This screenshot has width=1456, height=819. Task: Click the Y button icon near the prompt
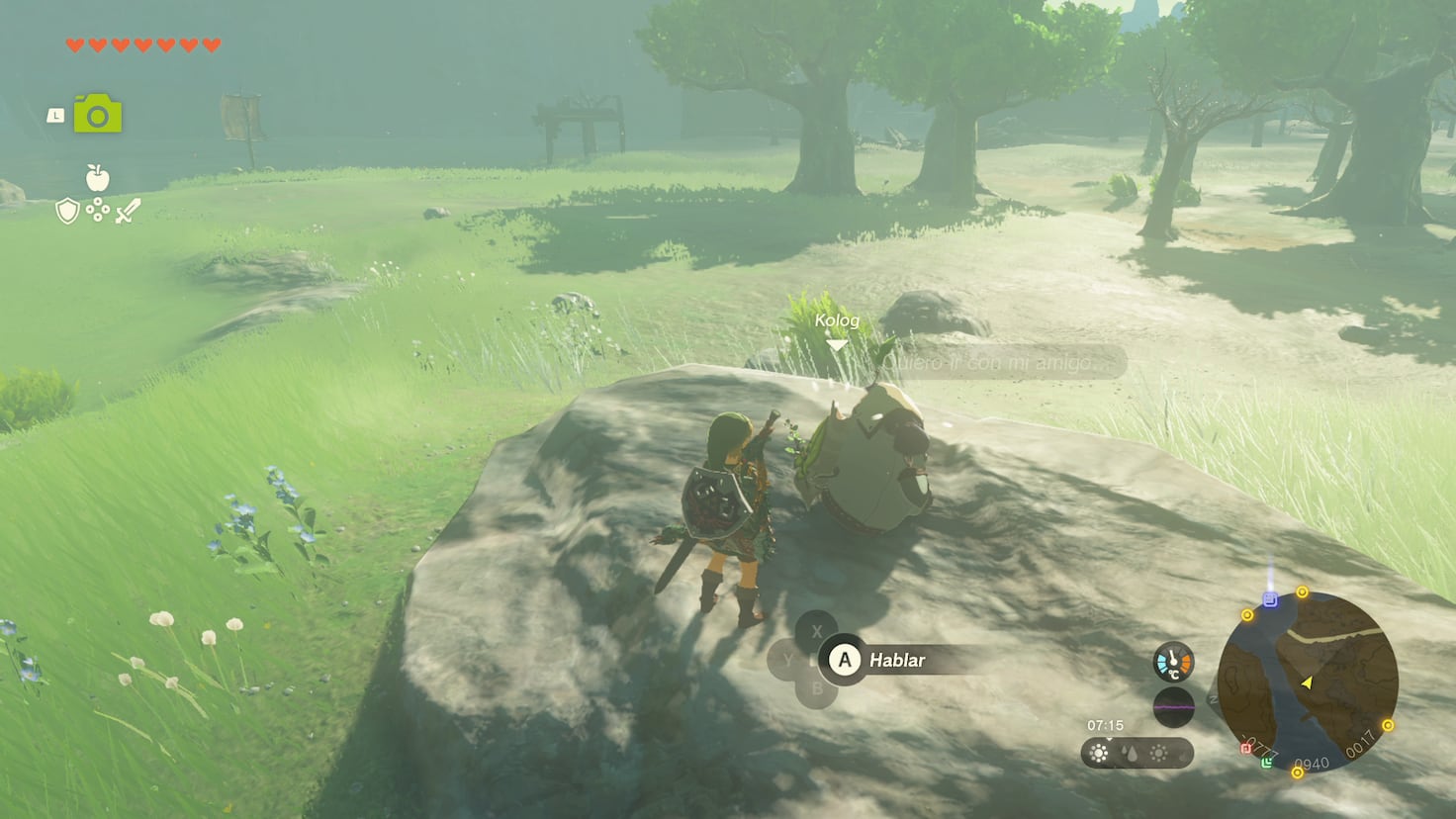click(x=786, y=657)
